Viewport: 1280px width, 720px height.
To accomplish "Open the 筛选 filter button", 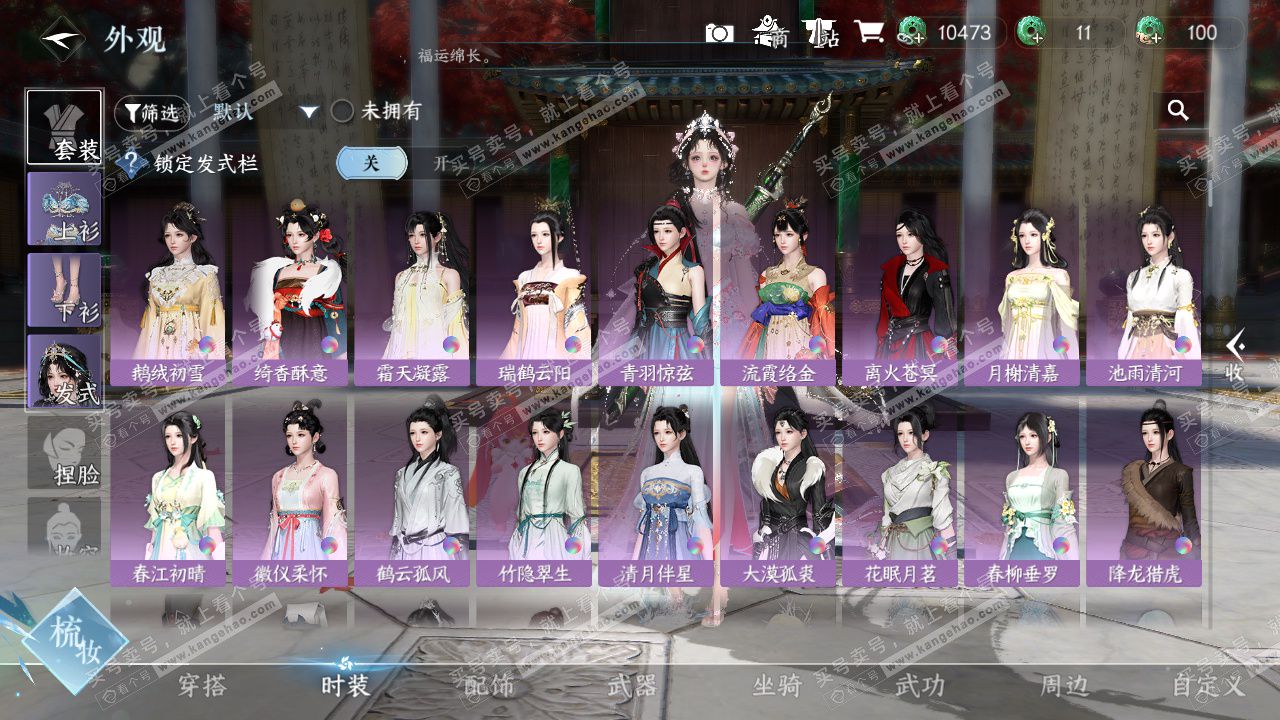I will coord(152,113).
